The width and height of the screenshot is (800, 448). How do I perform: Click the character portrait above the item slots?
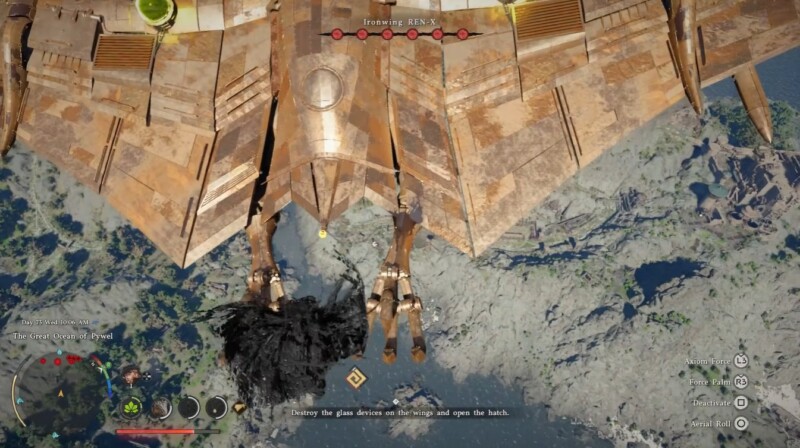[130, 375]
